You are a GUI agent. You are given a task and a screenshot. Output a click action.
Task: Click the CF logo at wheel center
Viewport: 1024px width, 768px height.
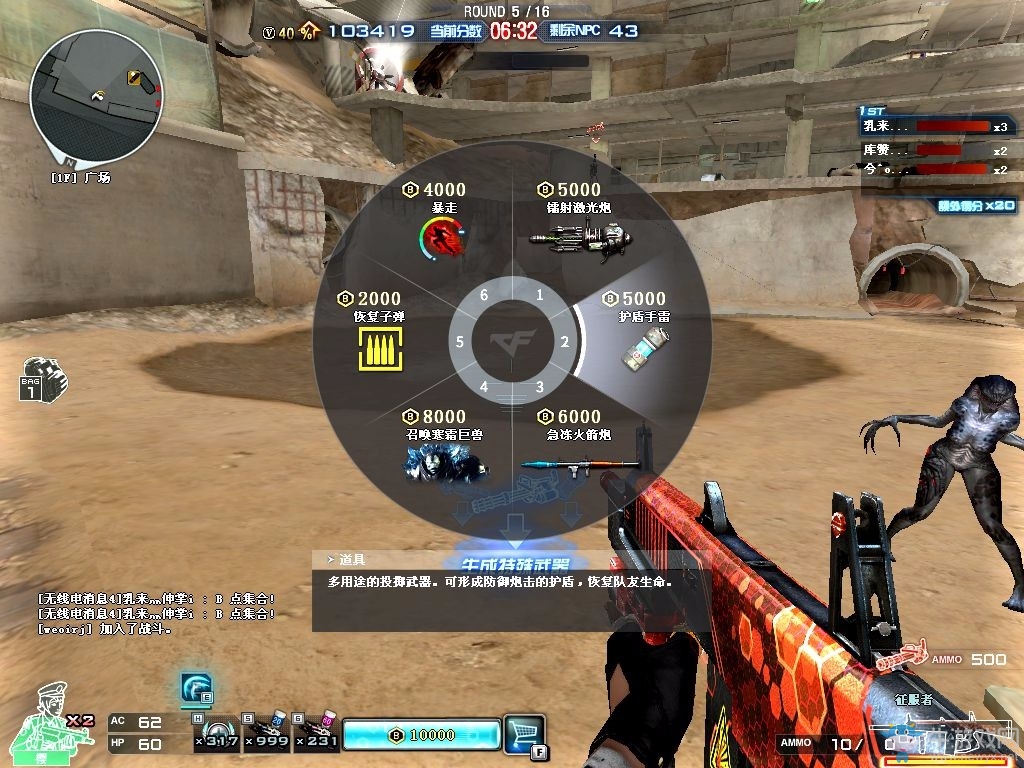pyautogui.click(x=512, y=341)
